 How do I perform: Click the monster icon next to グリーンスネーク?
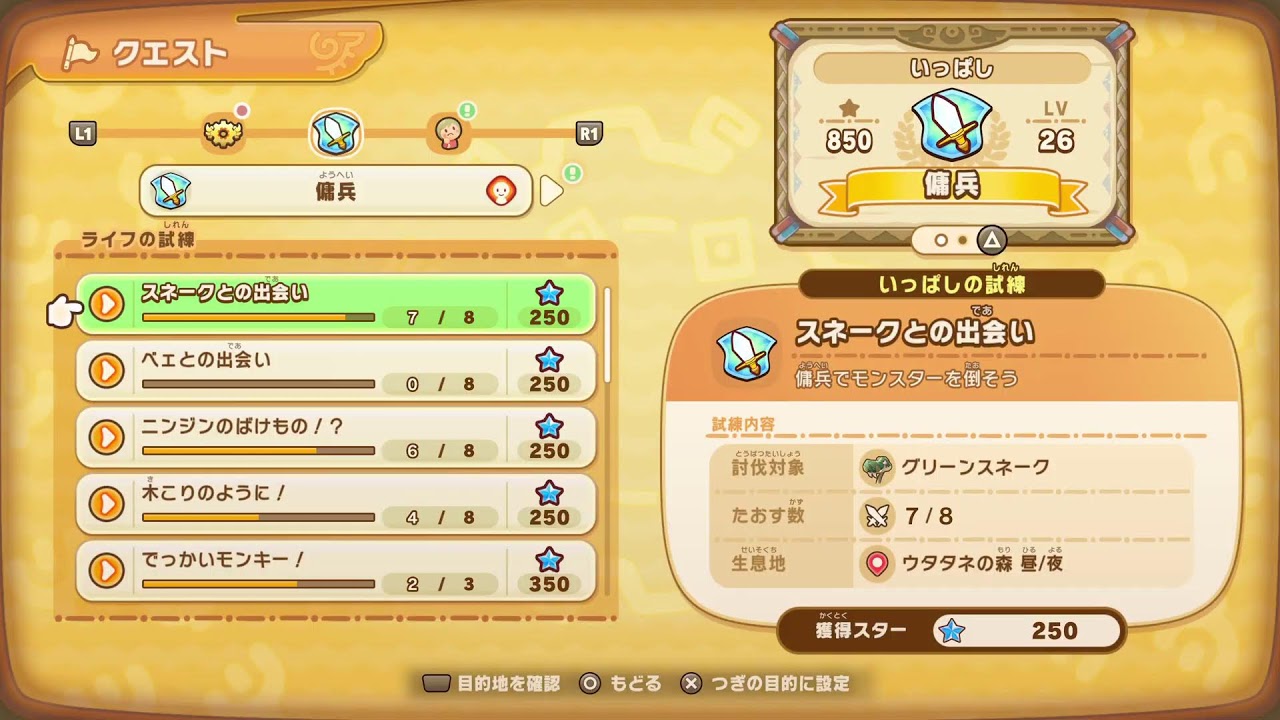tap(877, 464)
